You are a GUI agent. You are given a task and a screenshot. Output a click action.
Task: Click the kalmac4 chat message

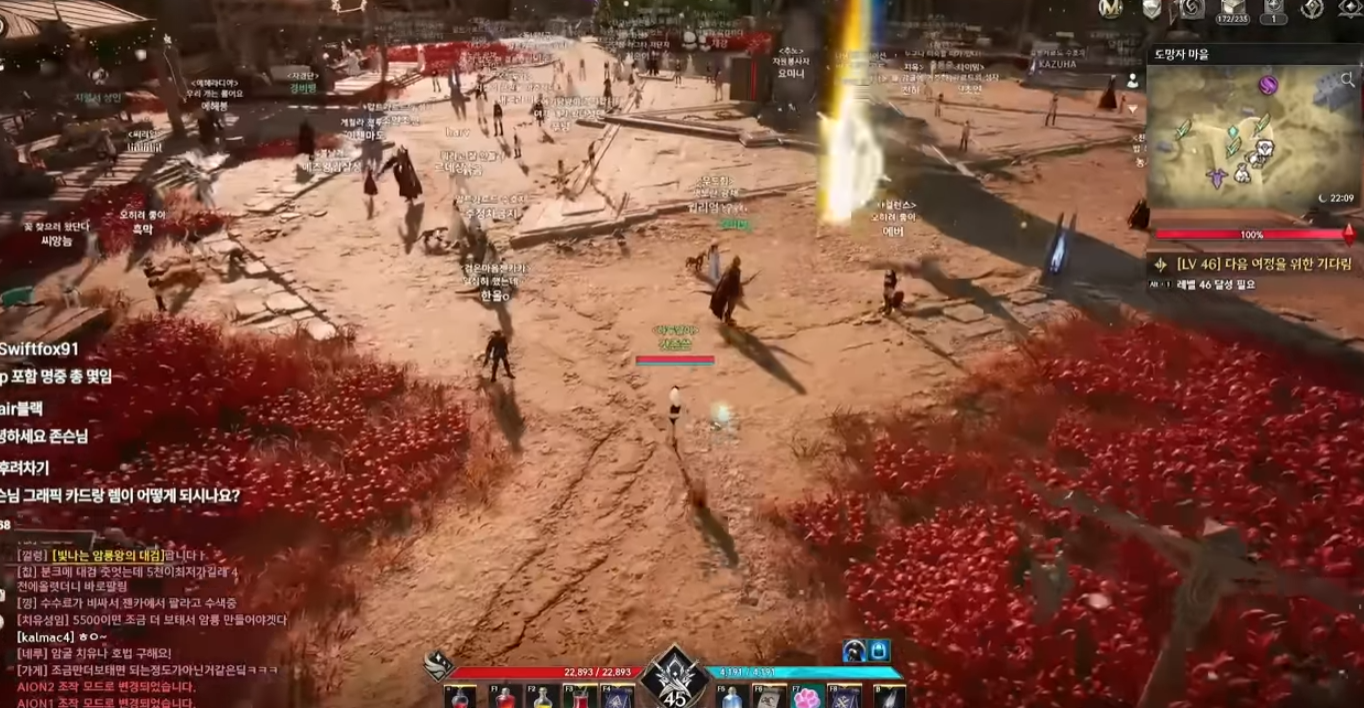60,636
